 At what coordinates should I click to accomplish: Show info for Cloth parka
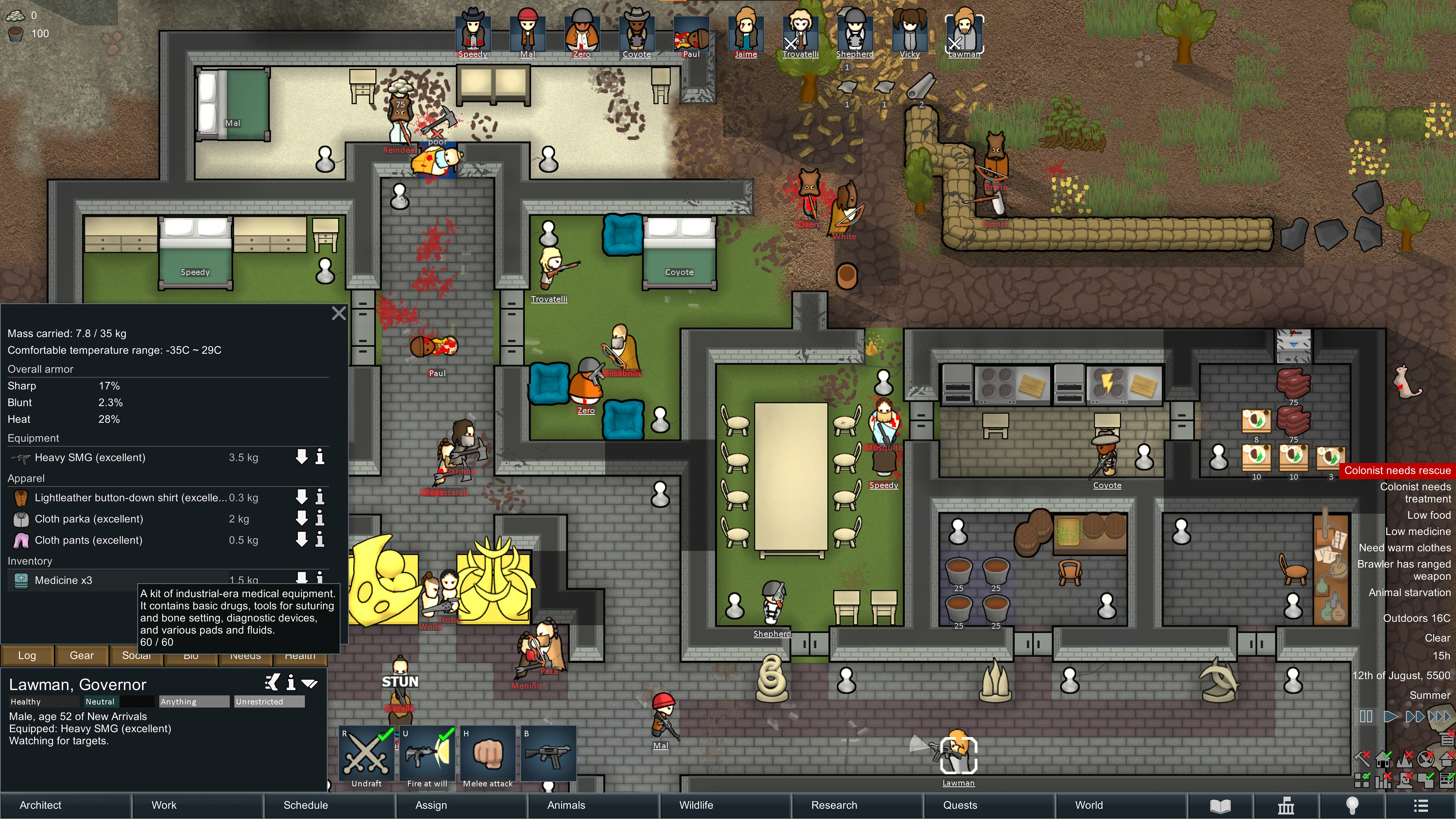click(320, 518)
